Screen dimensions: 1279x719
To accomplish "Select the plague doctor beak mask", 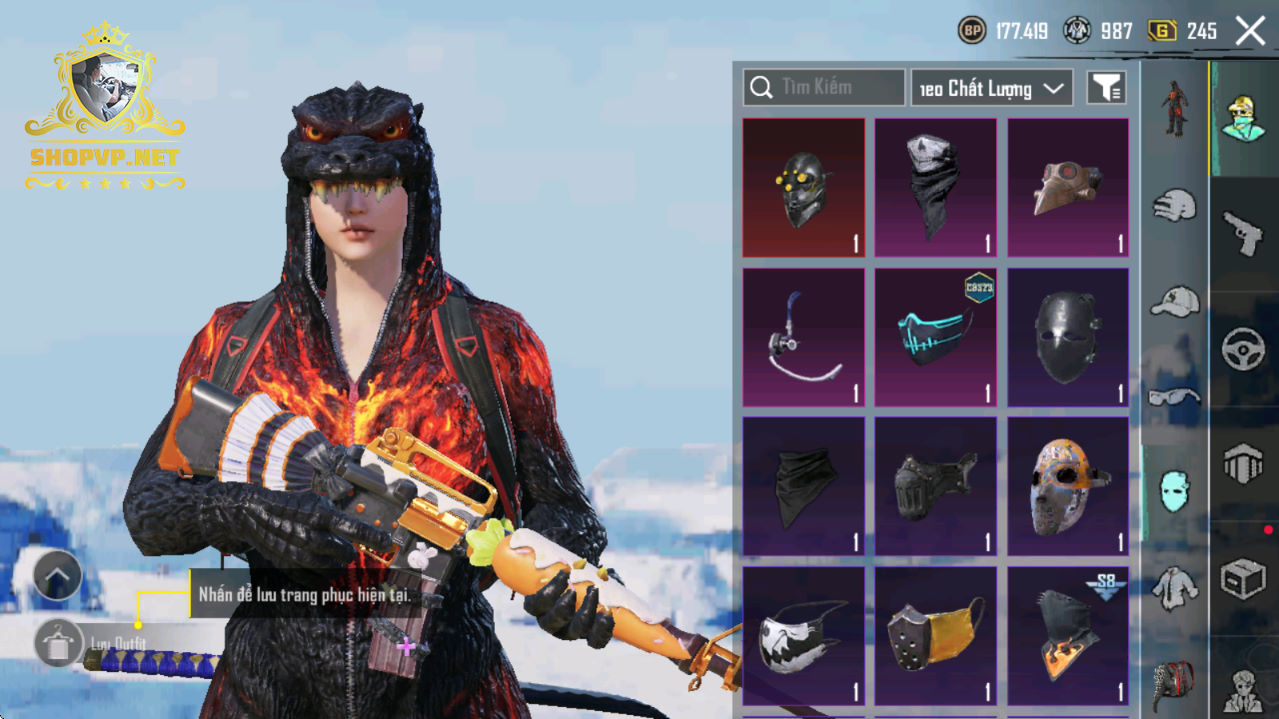I will (1067, 188).
